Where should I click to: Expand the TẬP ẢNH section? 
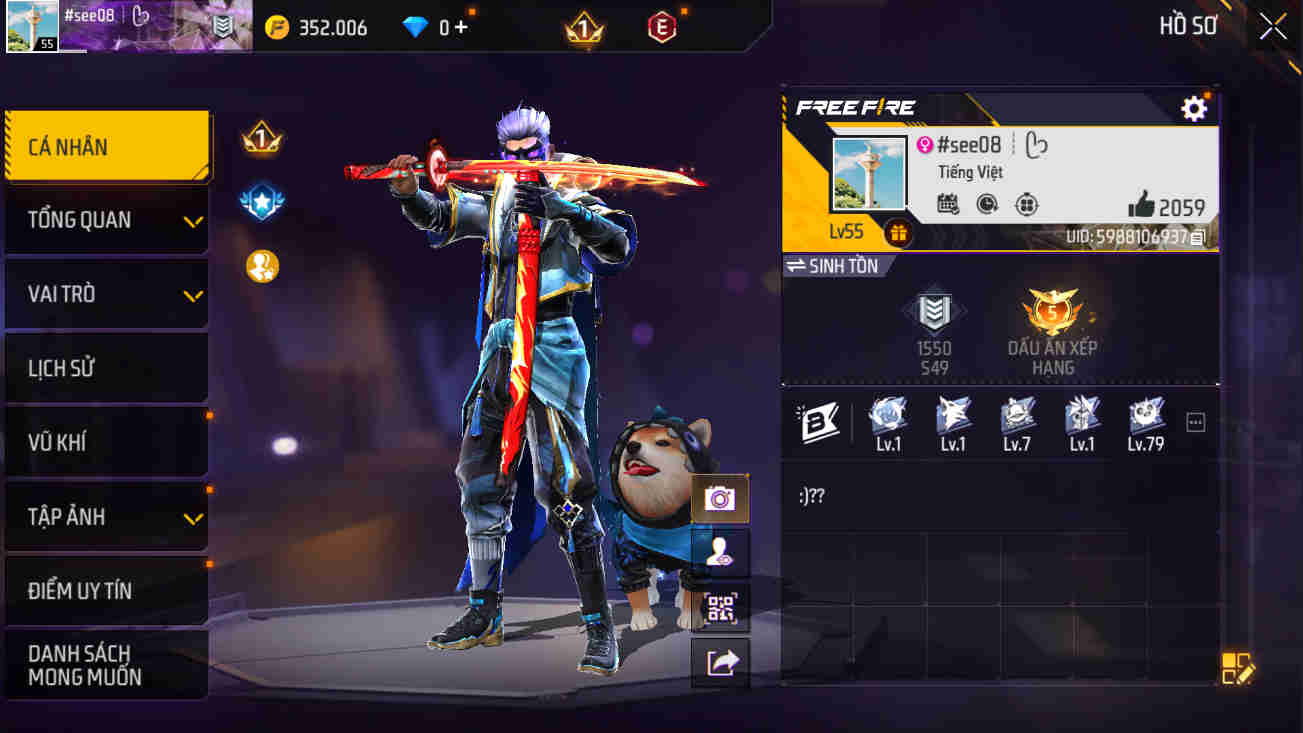pos(106,516)
